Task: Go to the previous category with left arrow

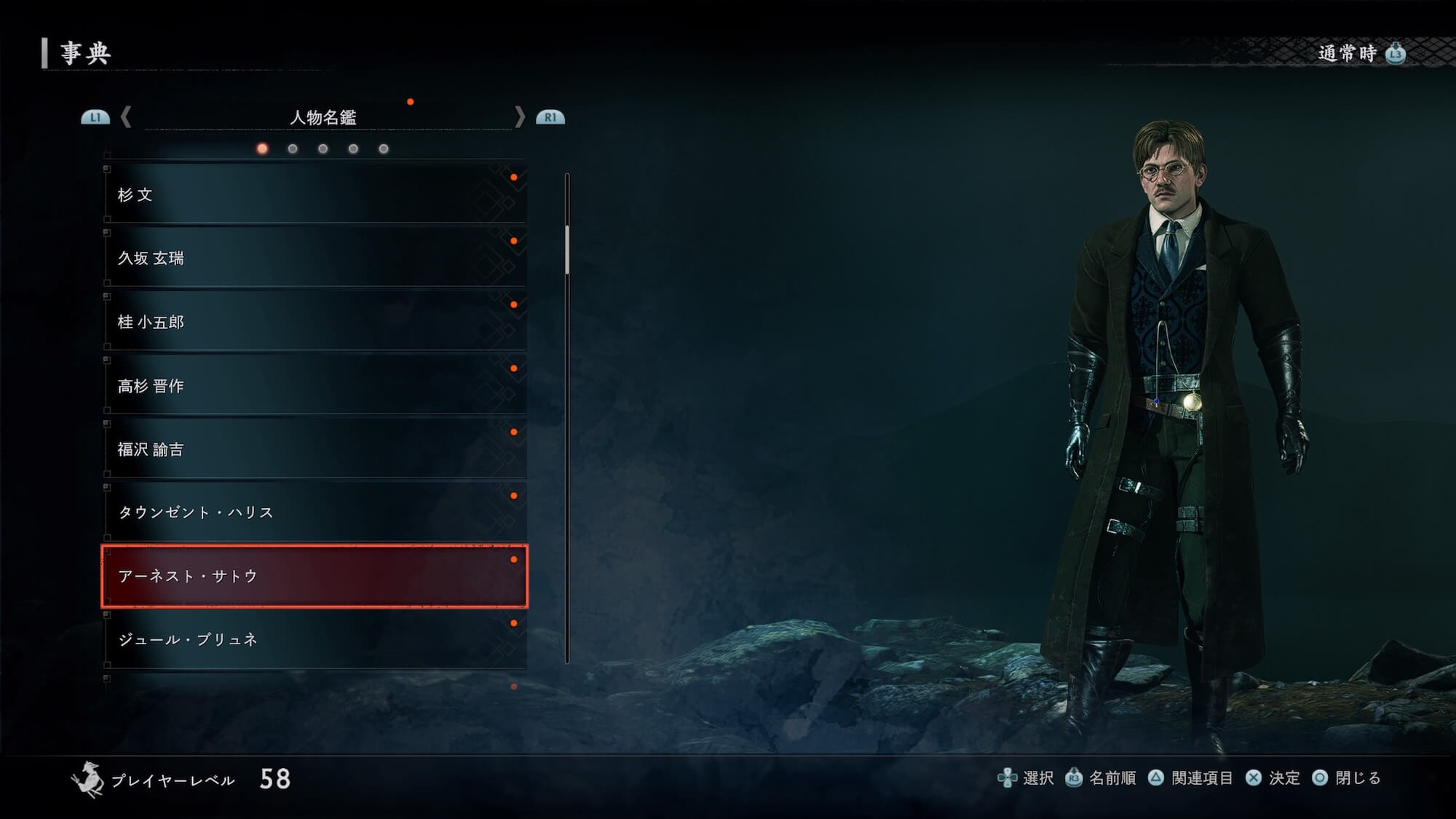Action: (126, 117)
